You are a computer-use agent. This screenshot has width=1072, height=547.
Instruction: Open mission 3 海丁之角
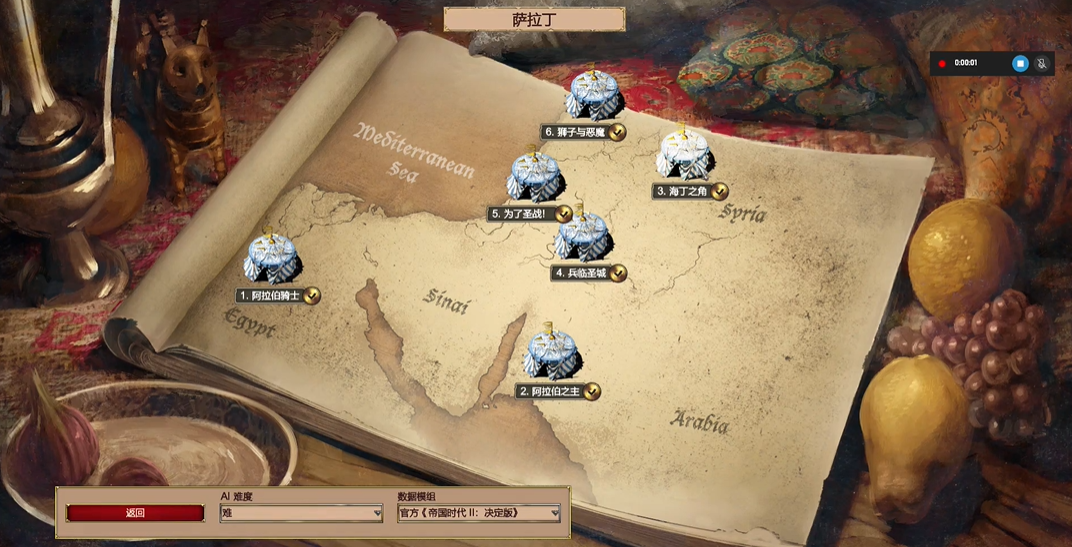[683, 156]
